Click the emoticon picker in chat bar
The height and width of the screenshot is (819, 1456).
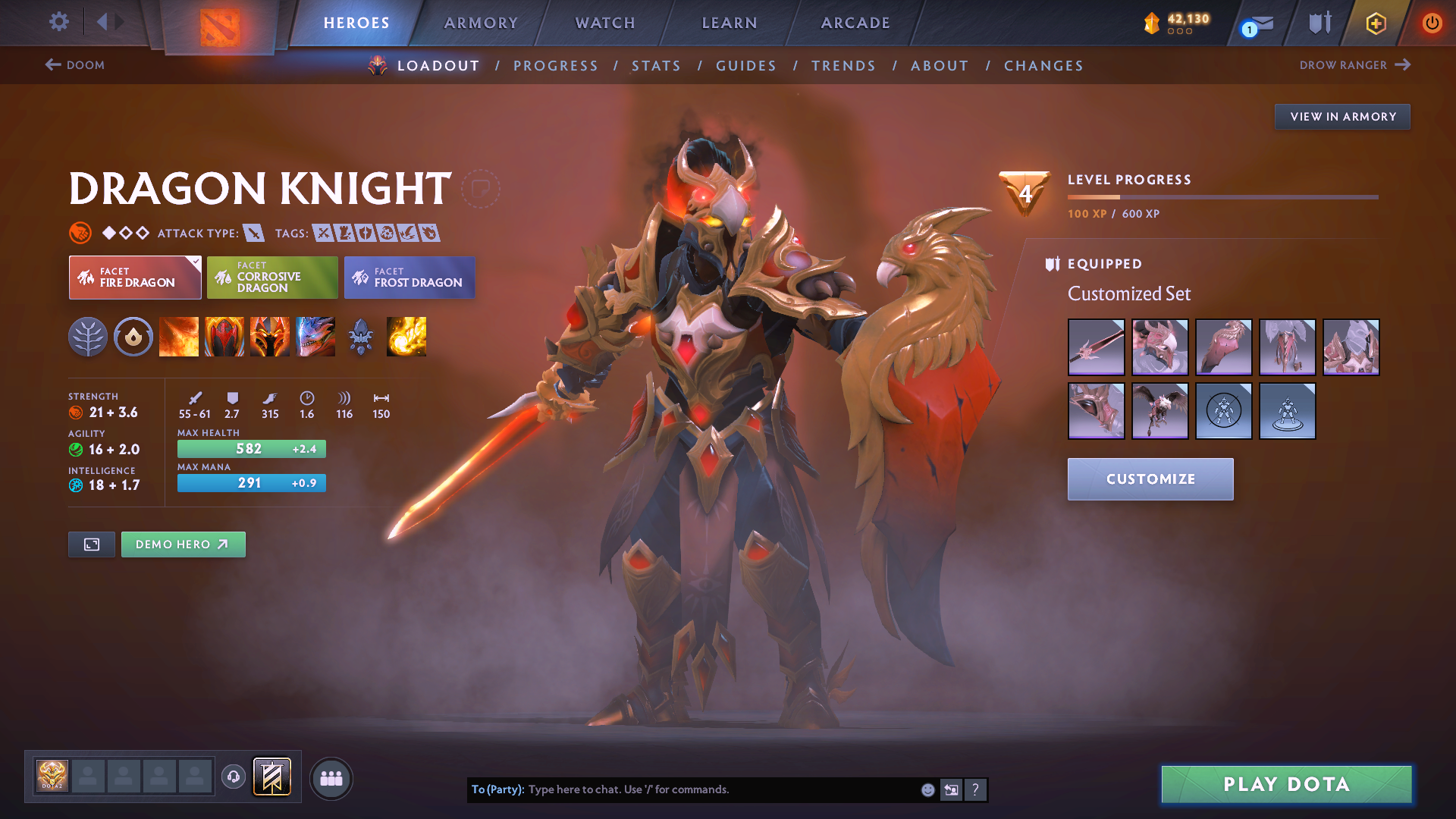[927, 789]
